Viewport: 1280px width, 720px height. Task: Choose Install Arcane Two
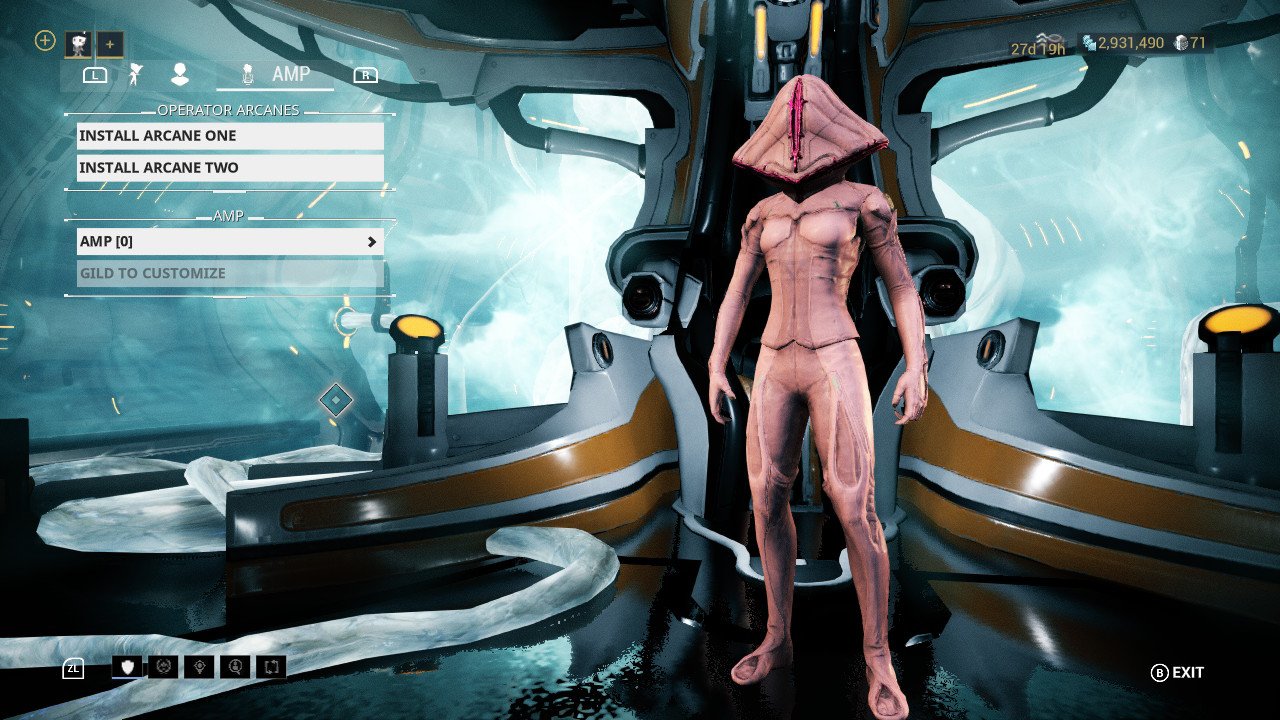[x=230, y=168]
